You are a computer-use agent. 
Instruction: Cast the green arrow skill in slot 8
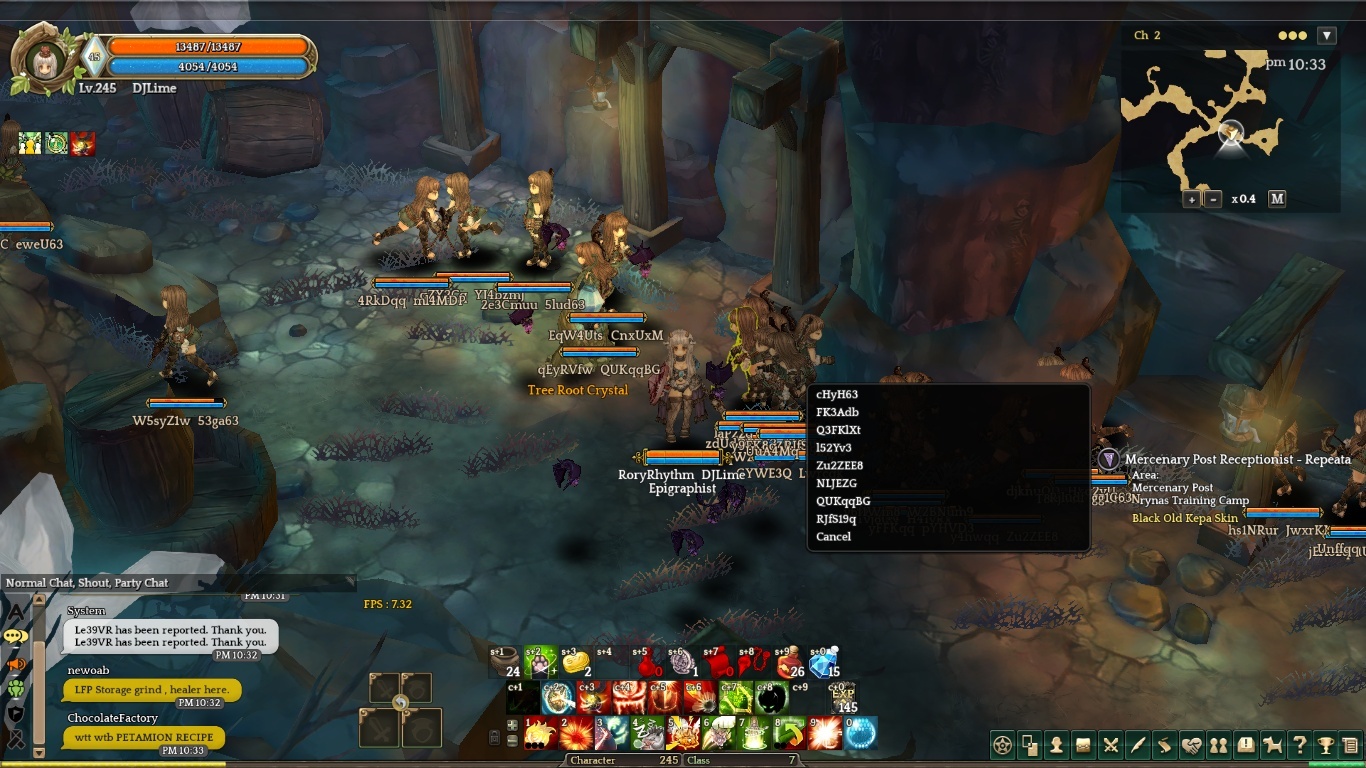(x=789, y=733)
